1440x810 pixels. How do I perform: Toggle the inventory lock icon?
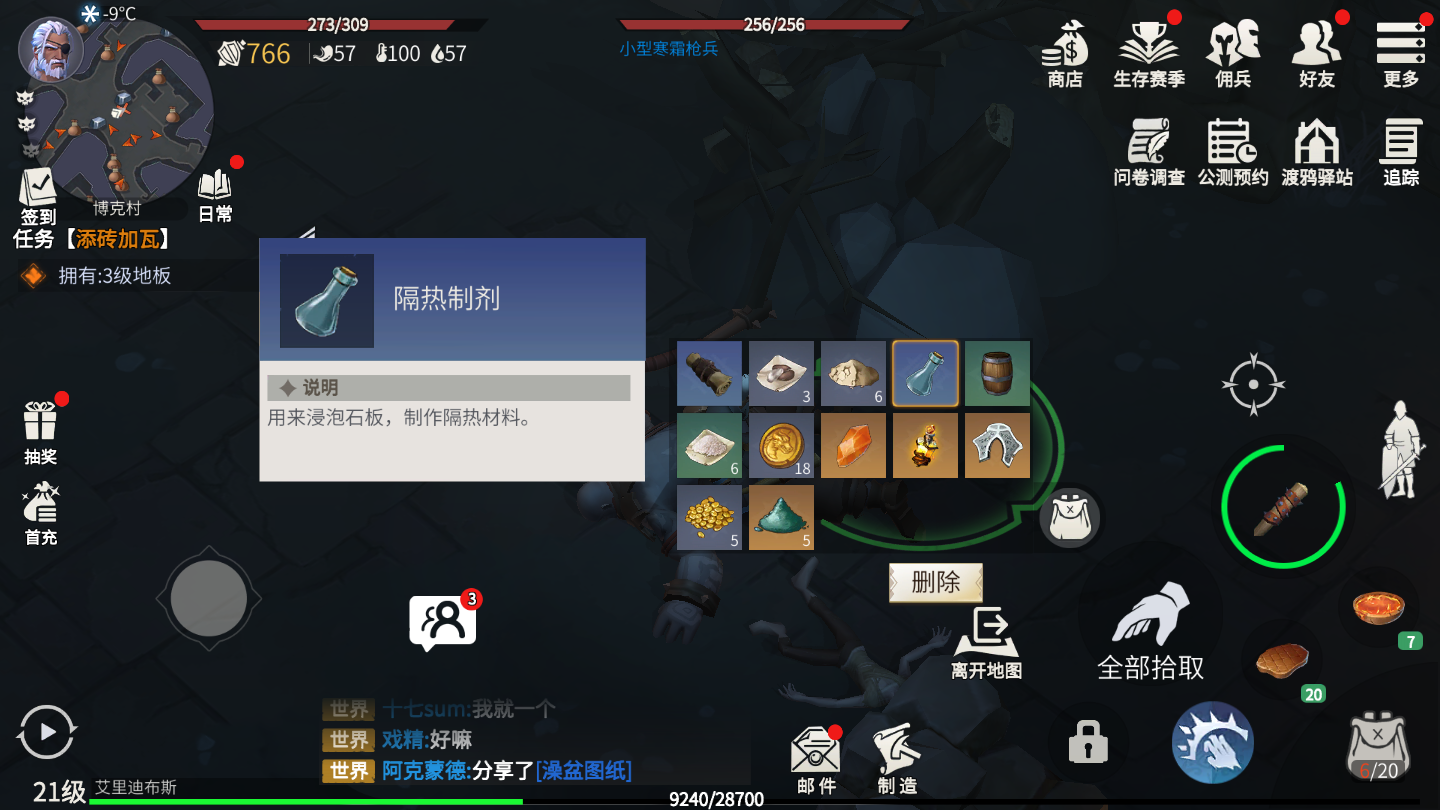click(1086, 742)
